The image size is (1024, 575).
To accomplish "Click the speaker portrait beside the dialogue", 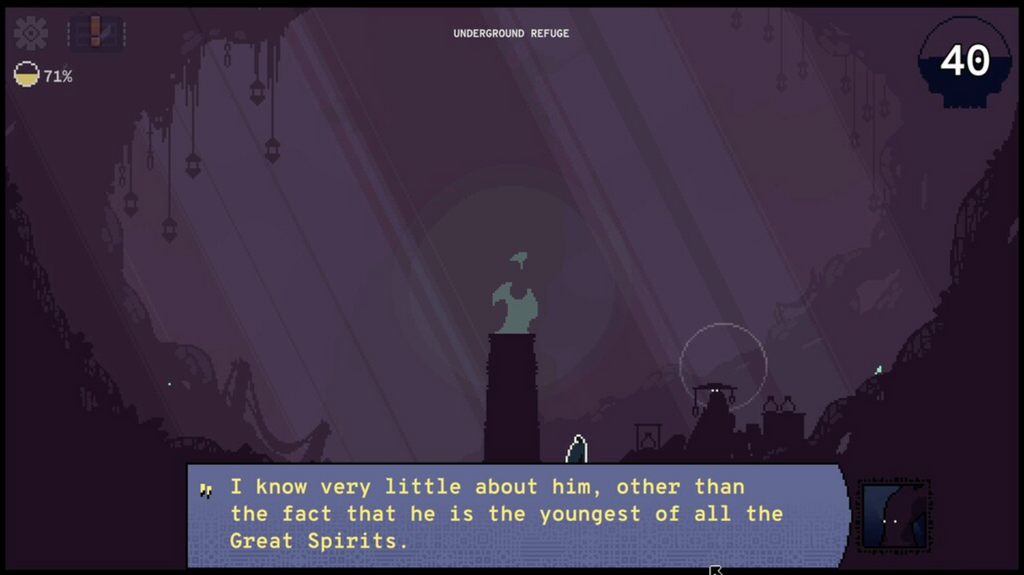I will [894, 515].
